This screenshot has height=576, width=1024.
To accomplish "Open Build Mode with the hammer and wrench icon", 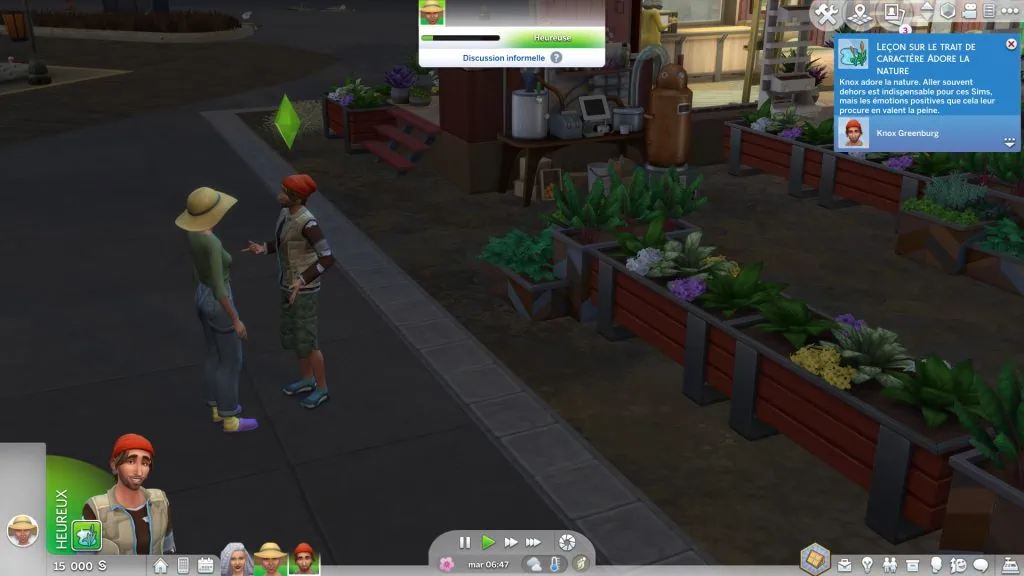I will 826,13.
